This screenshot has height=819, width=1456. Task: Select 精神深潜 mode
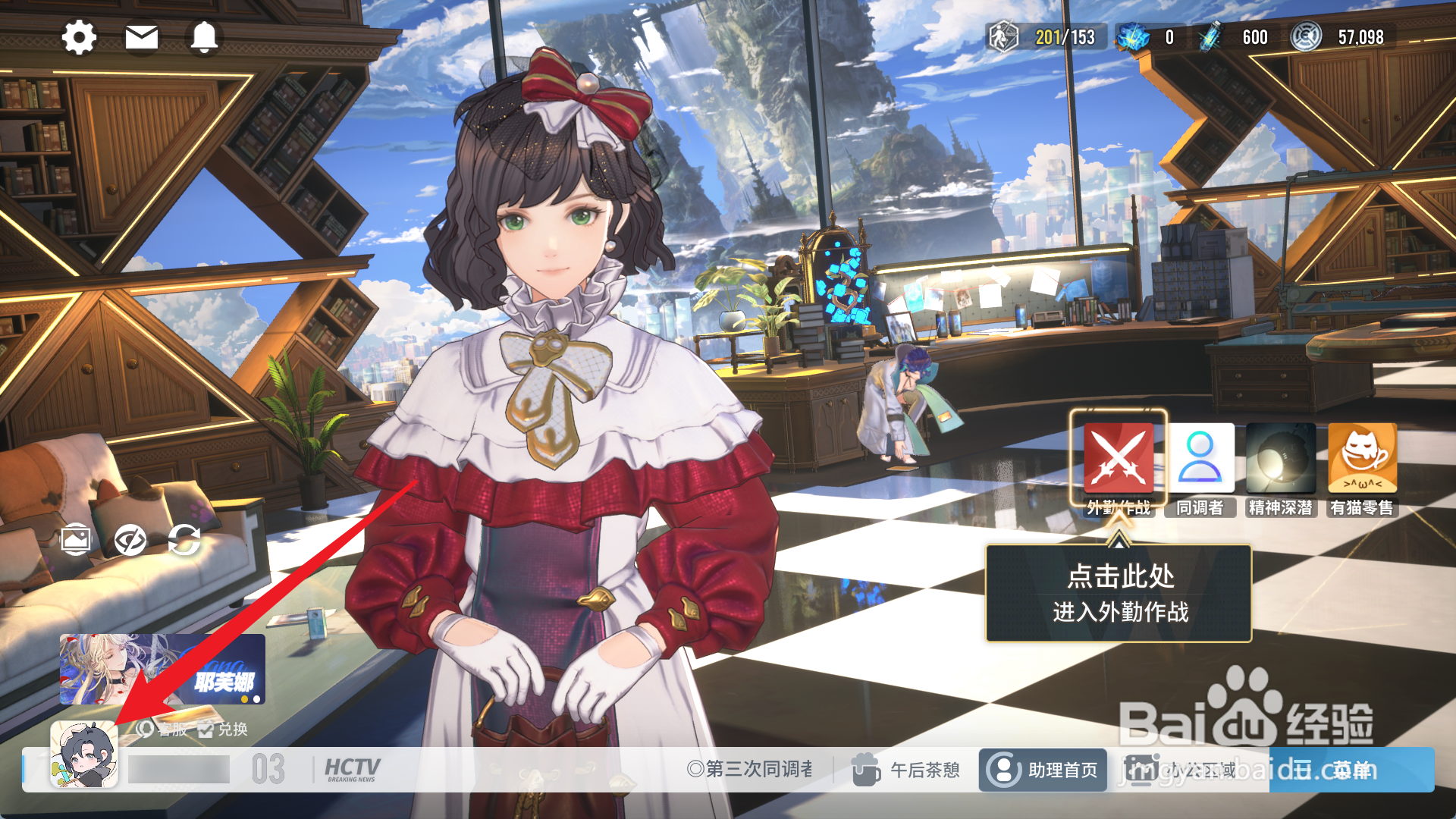point(1281,459)
